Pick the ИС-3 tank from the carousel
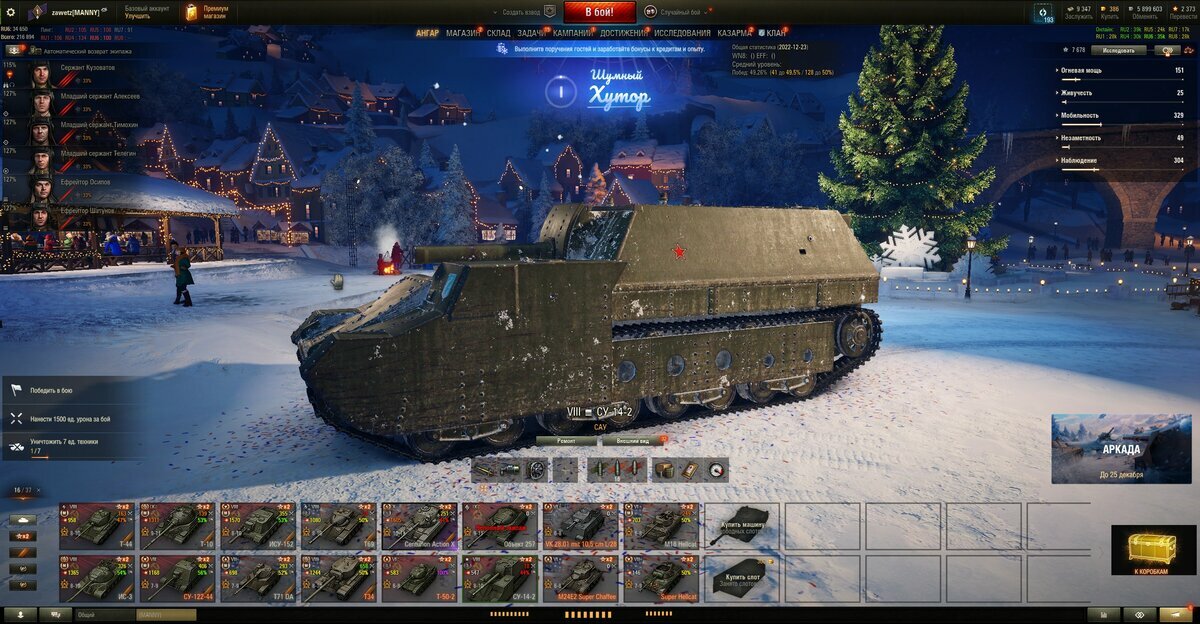 click(x=96, y=578)
